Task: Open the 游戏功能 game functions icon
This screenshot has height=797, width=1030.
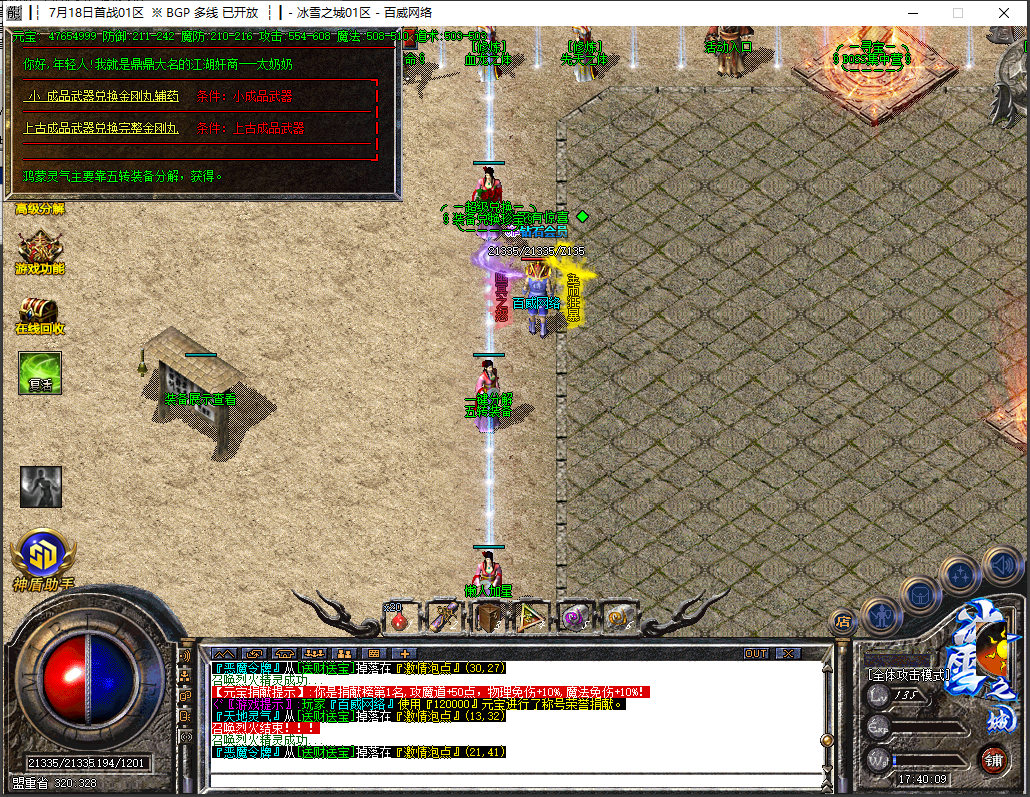Action: pyautogui.click(x=39, y=250)
